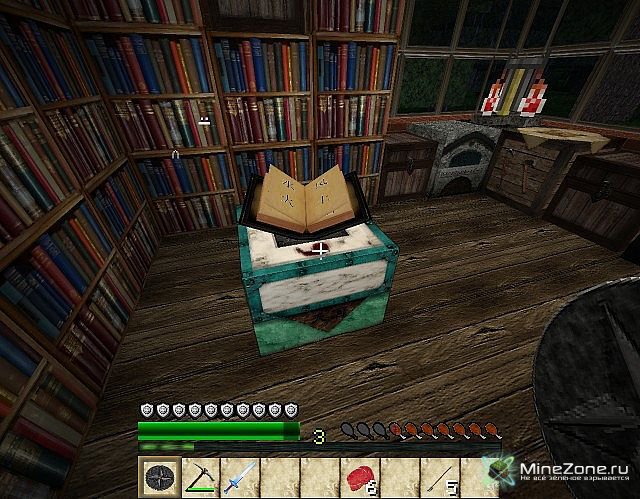The height and width of the screenshot is (499, 640).
Task: Pick the arrows stack in the hotbar
Action: click(439, 477)
